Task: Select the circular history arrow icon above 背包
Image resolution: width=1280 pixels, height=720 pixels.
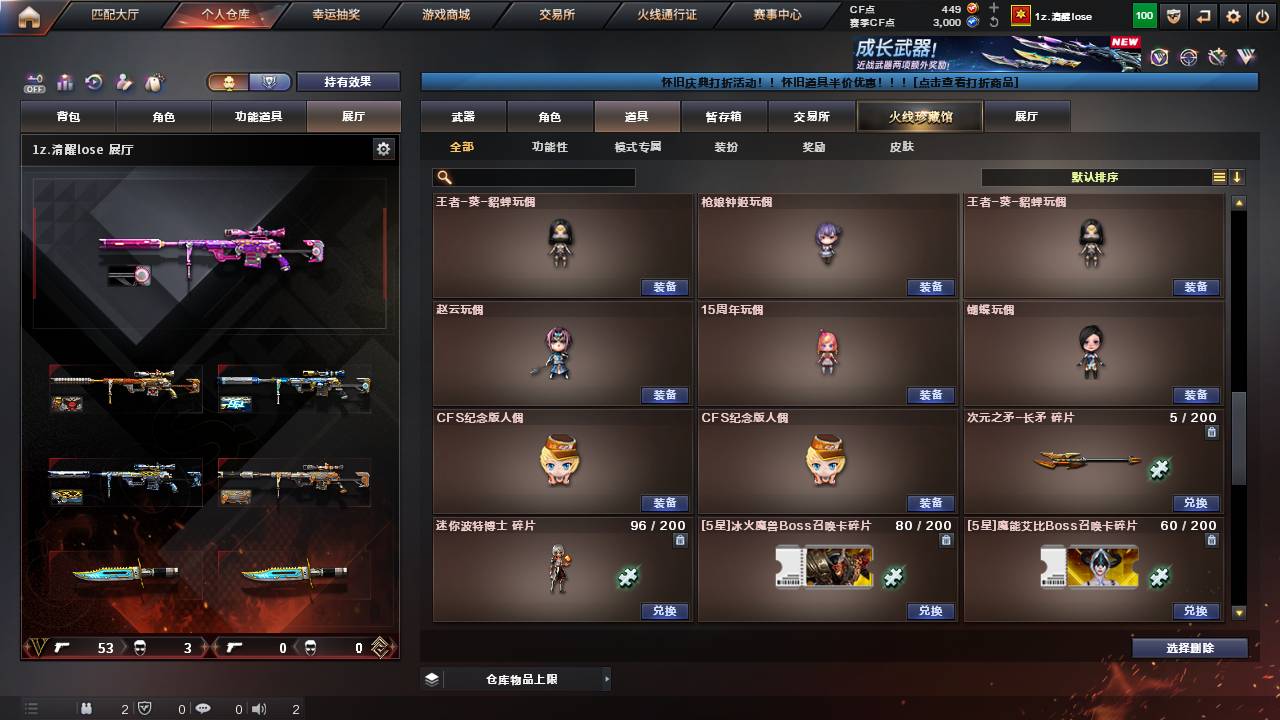Action: click(x=93, y=82)
